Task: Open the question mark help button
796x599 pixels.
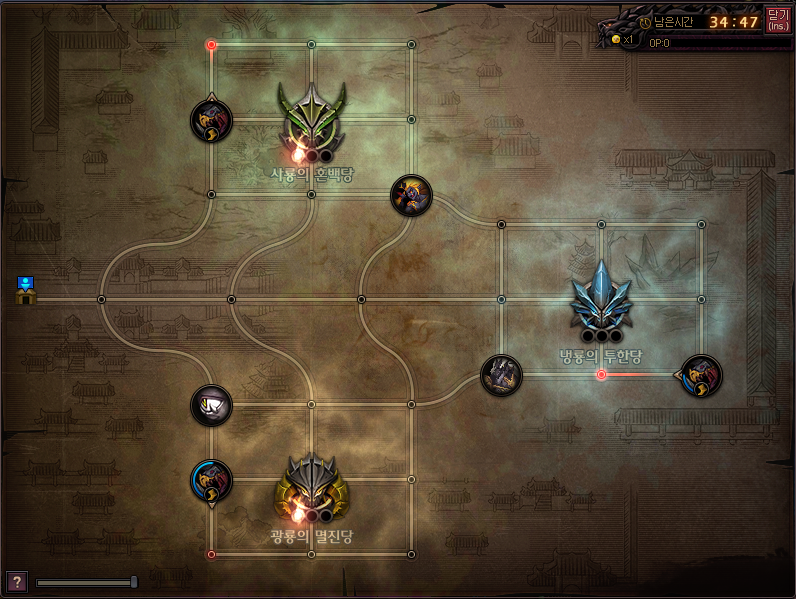Action: pos(16,582)
